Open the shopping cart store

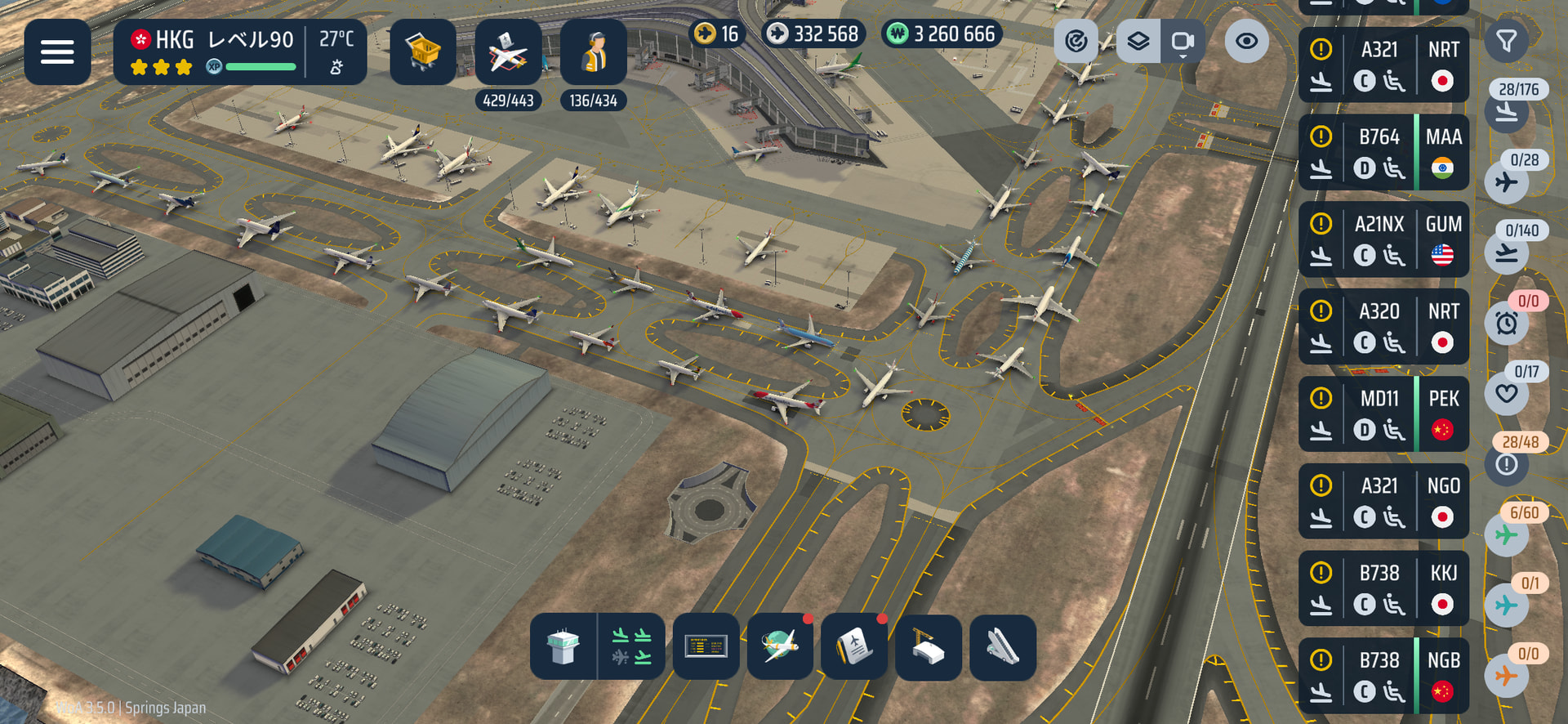coord(422,51)
